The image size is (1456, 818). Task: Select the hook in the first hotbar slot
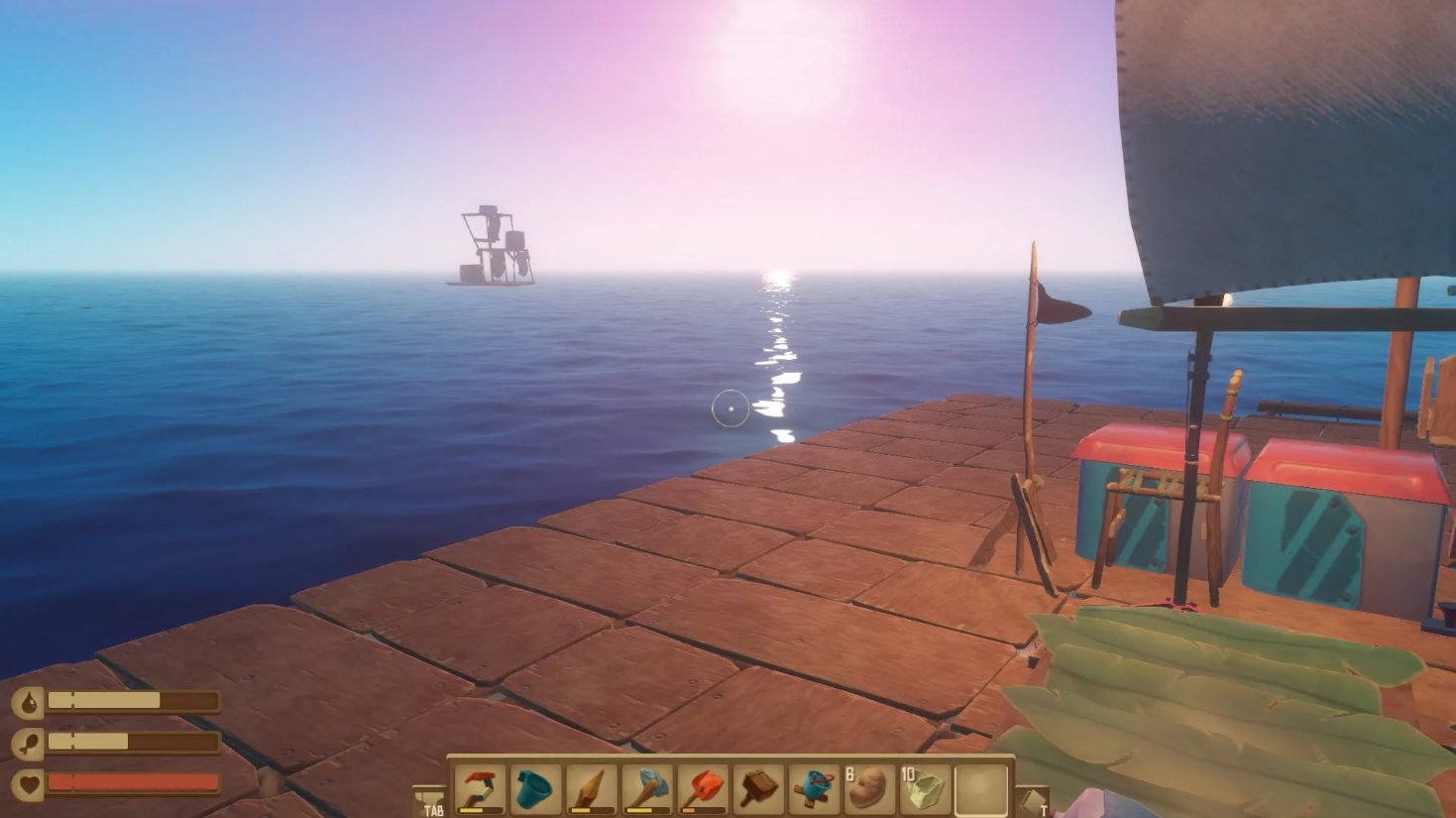point(482,788)
